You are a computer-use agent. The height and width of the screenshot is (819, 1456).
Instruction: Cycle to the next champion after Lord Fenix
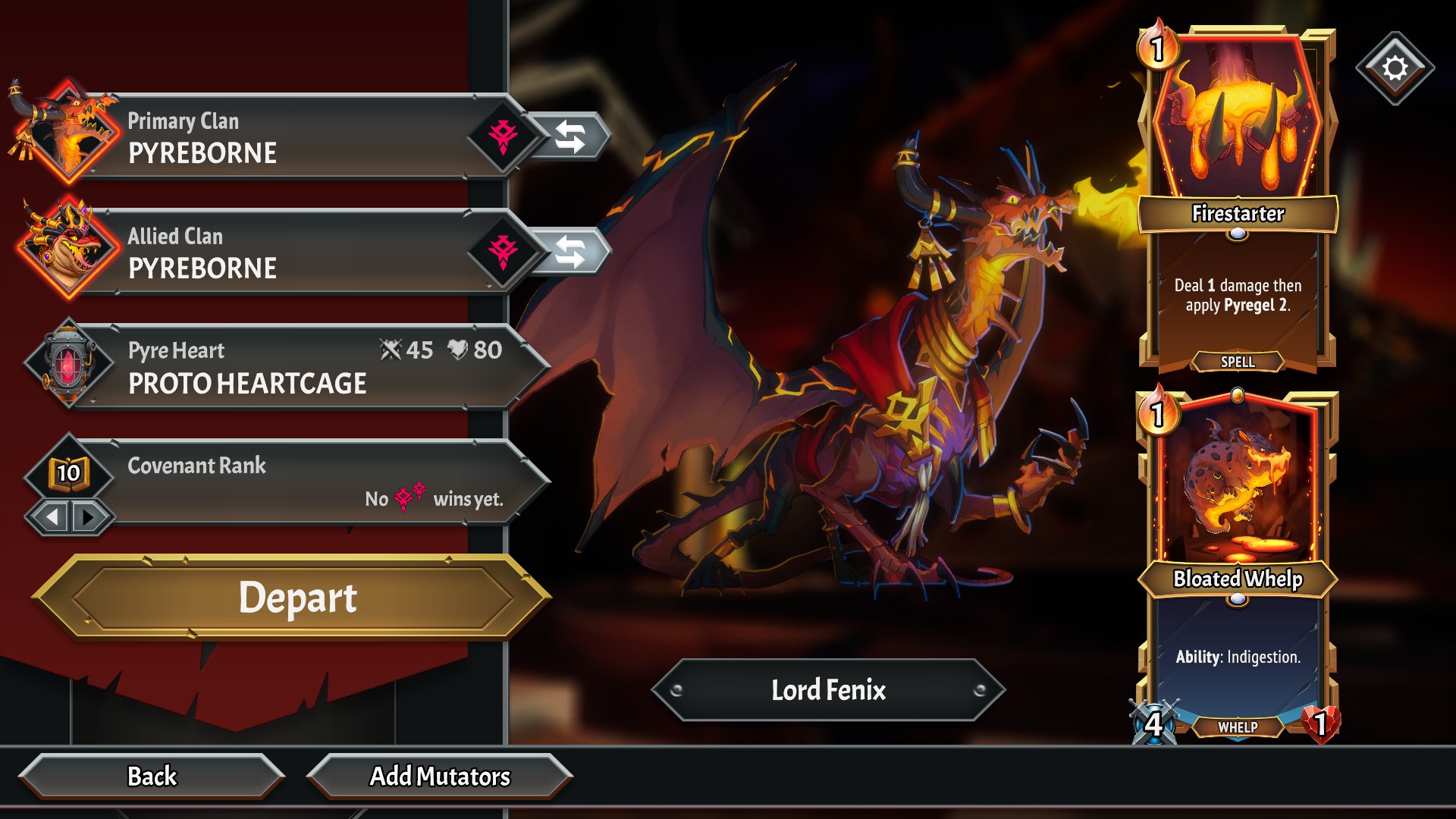pyautogui.click(x=980, y=690)
